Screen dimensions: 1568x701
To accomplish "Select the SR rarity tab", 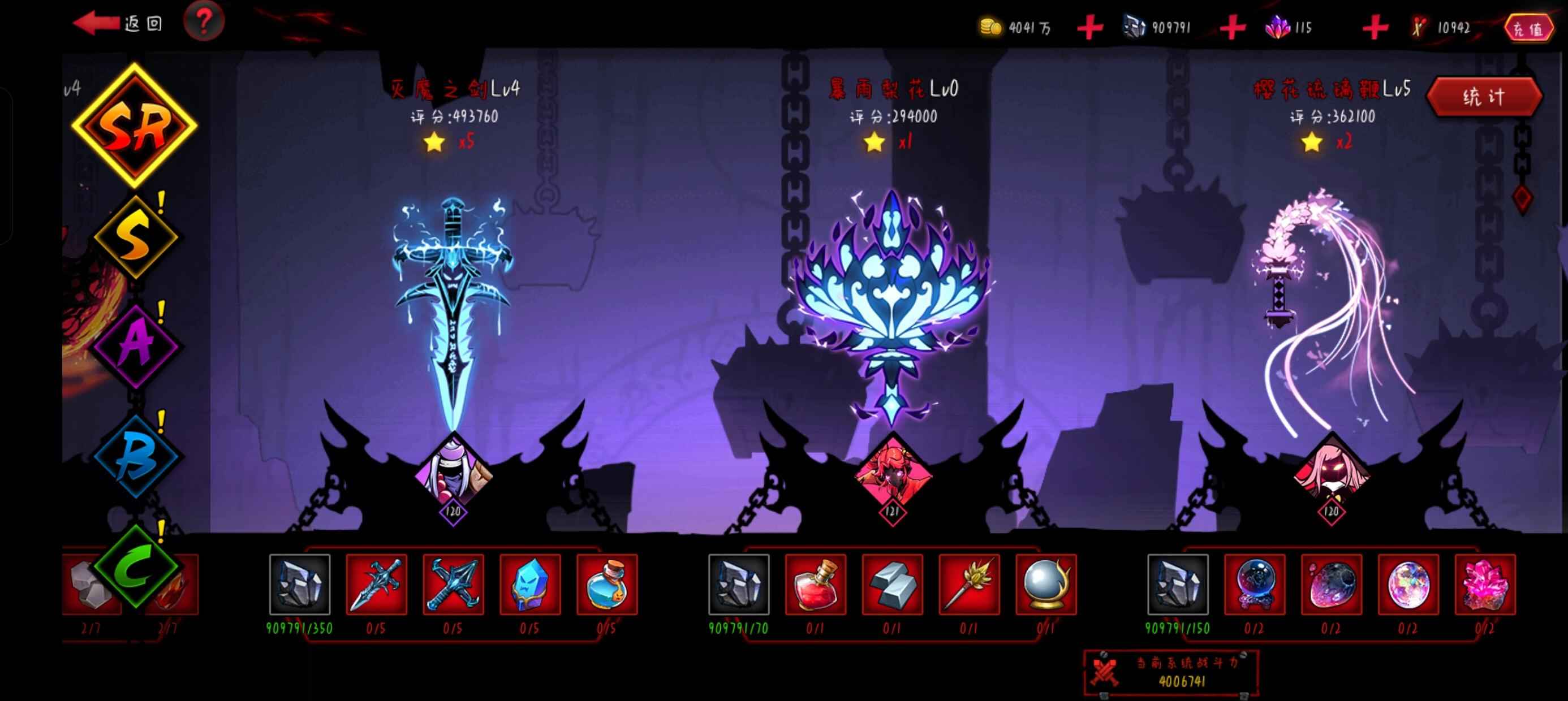I will 135,126.
